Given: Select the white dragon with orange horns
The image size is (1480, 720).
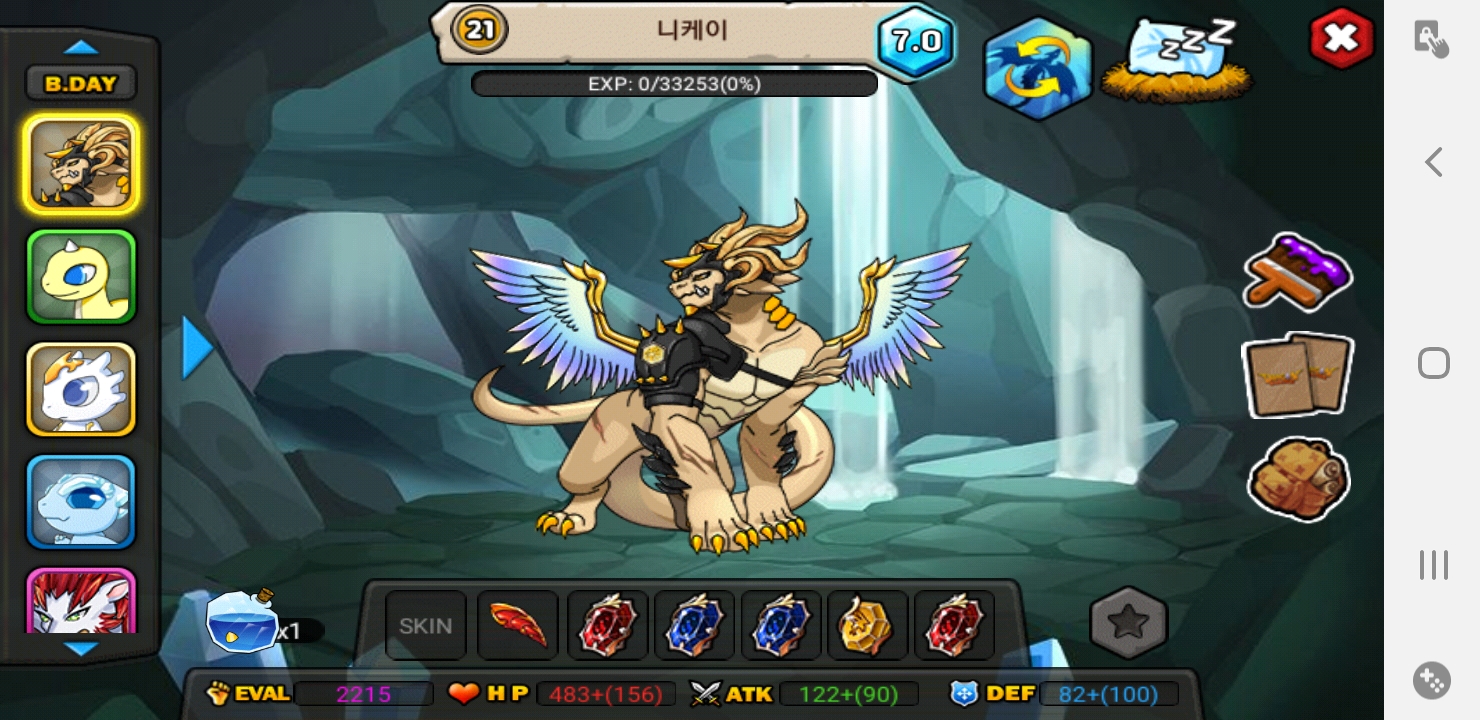Looking at the screenshot, I should [x=81, y=389].
